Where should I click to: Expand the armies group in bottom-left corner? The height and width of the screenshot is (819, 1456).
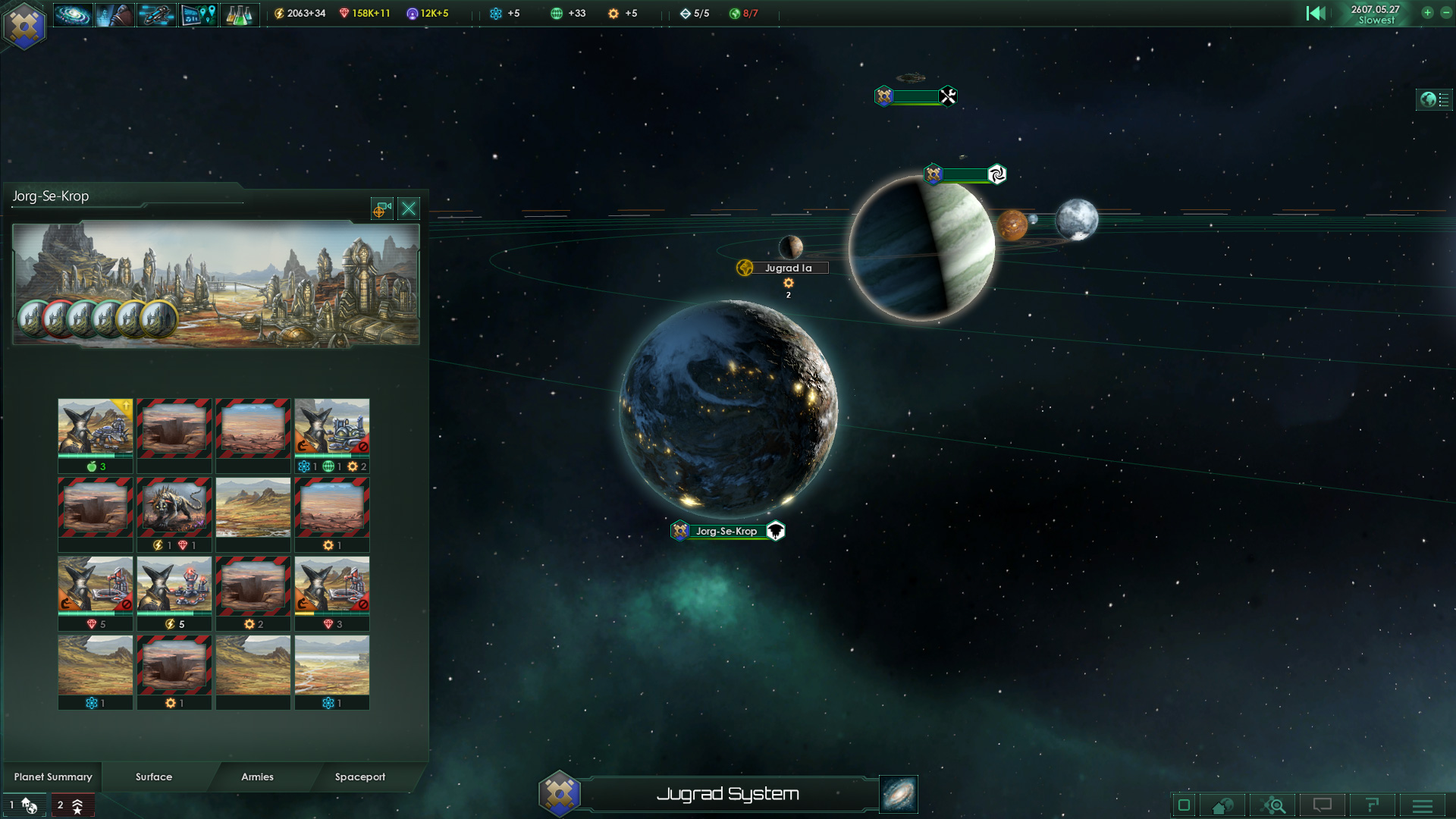tap(72, 805)
